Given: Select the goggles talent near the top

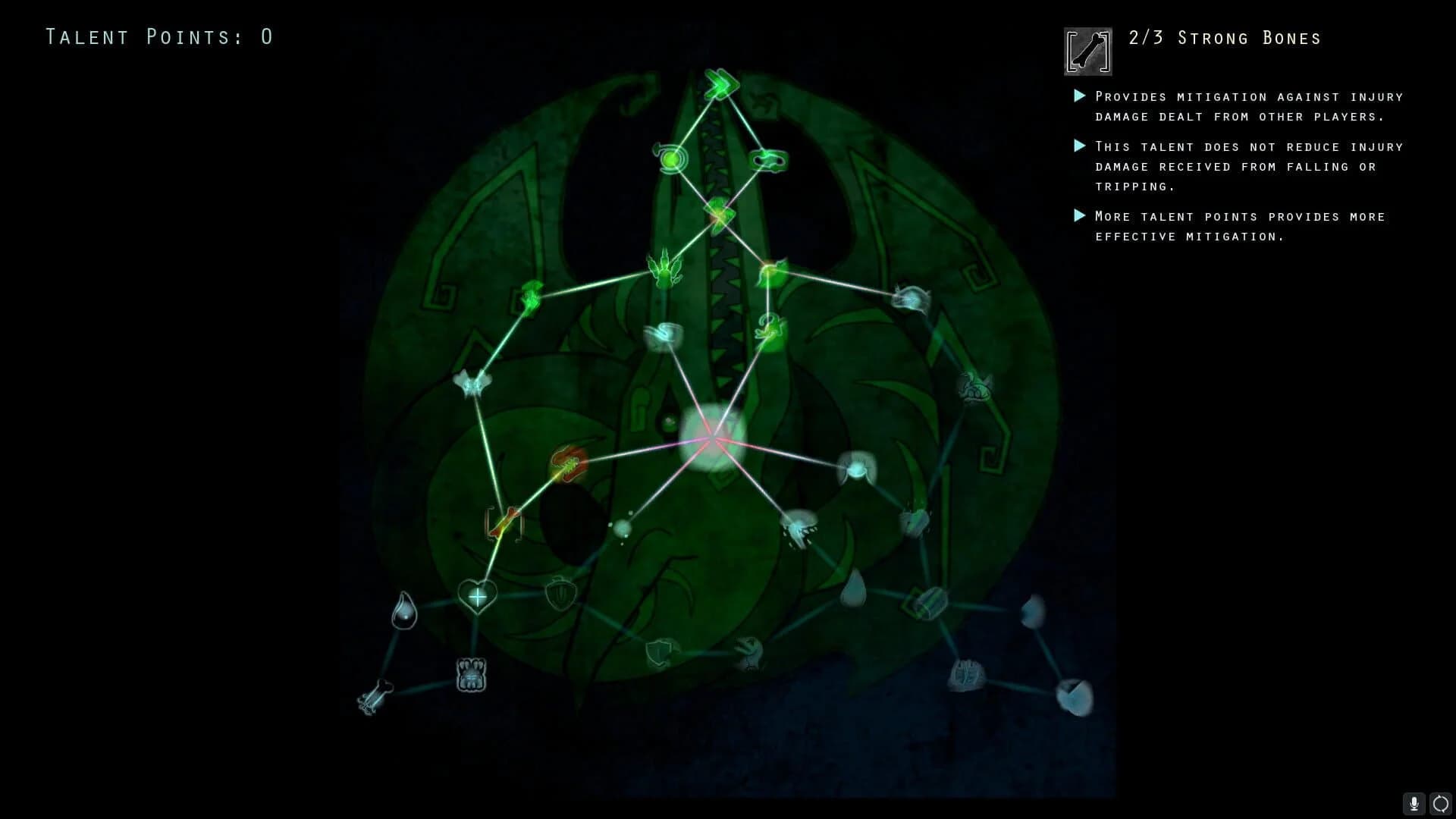Looking at the screenshot, I should point(769,159).
